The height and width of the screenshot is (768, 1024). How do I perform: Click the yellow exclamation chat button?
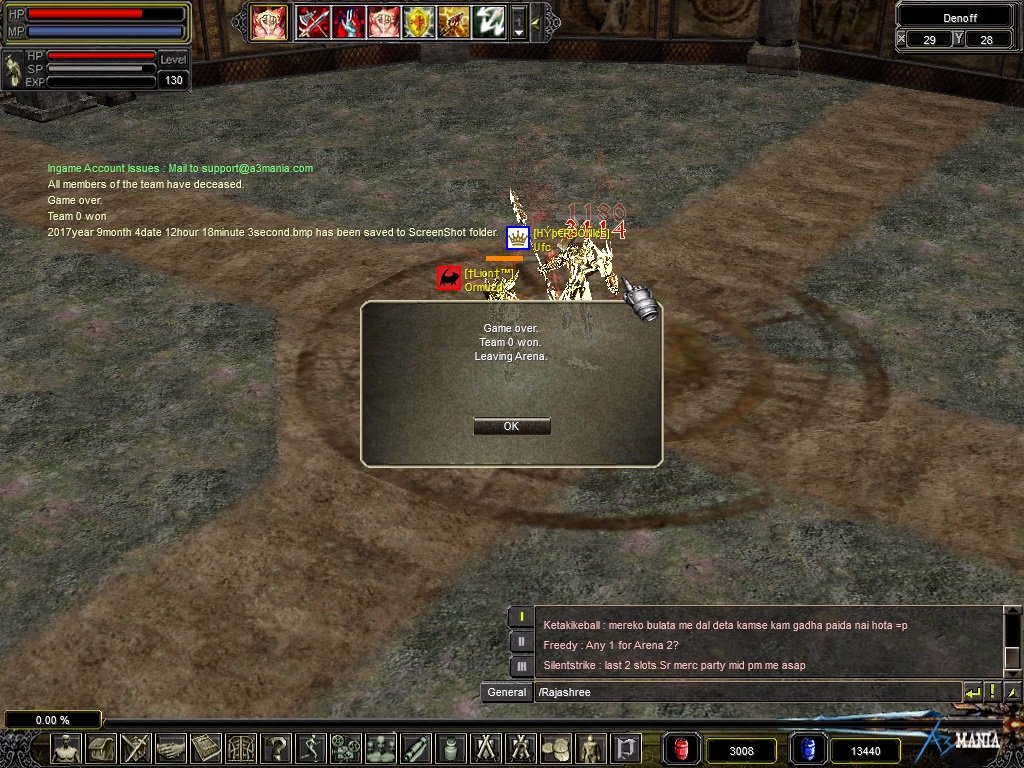point(992,692)
